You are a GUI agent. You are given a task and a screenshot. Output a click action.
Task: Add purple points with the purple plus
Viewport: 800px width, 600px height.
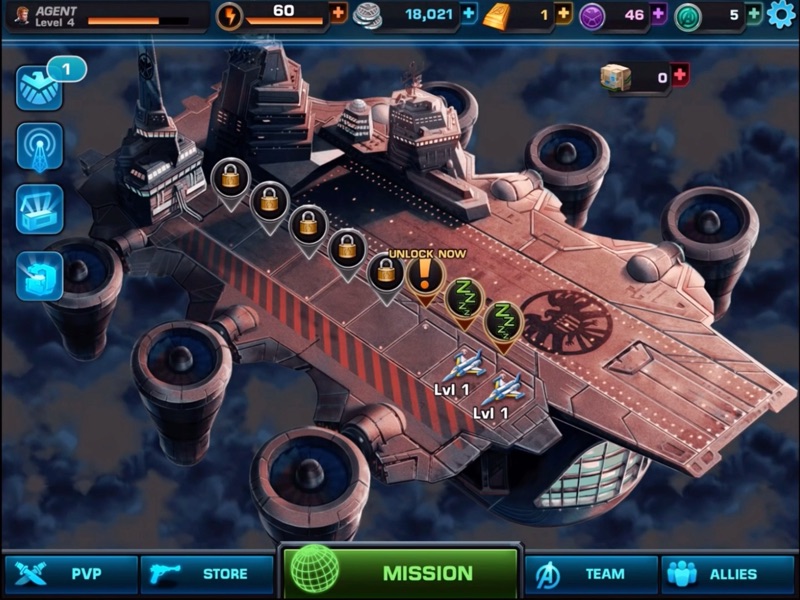click(658, 14)
